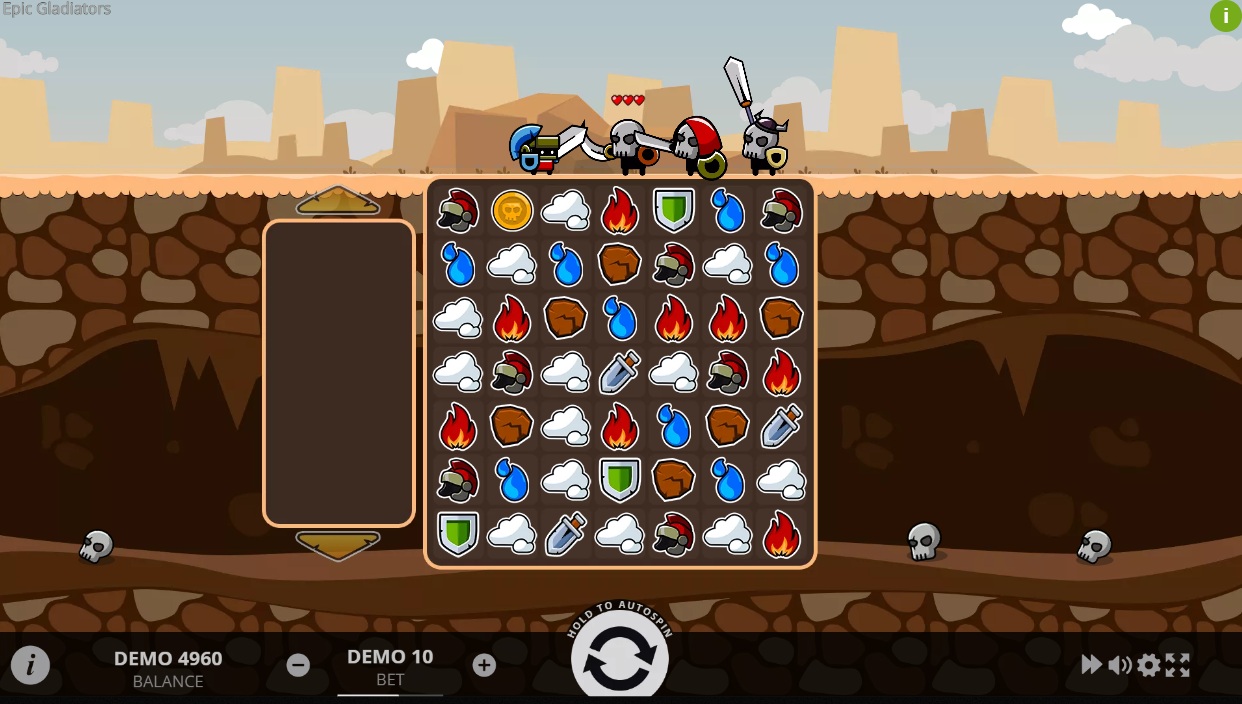Click the down arrow below the side panel
Screen dimensions: 1242x704
[x=338, y=545]
